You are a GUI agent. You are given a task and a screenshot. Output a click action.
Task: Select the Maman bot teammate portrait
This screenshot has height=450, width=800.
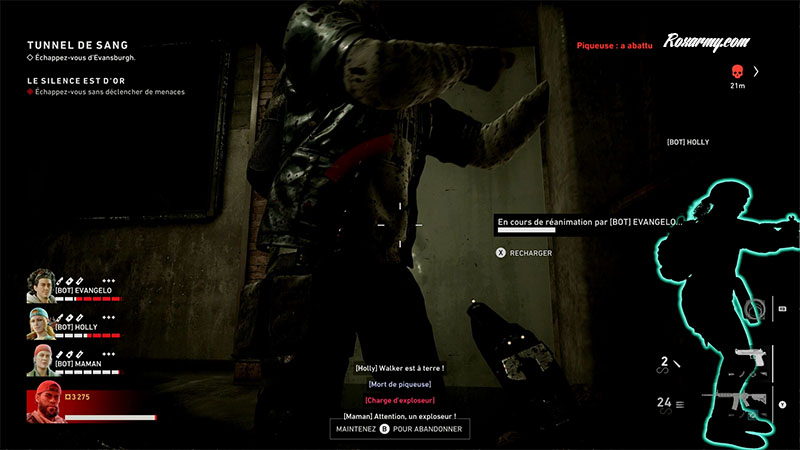click(40, 361)
